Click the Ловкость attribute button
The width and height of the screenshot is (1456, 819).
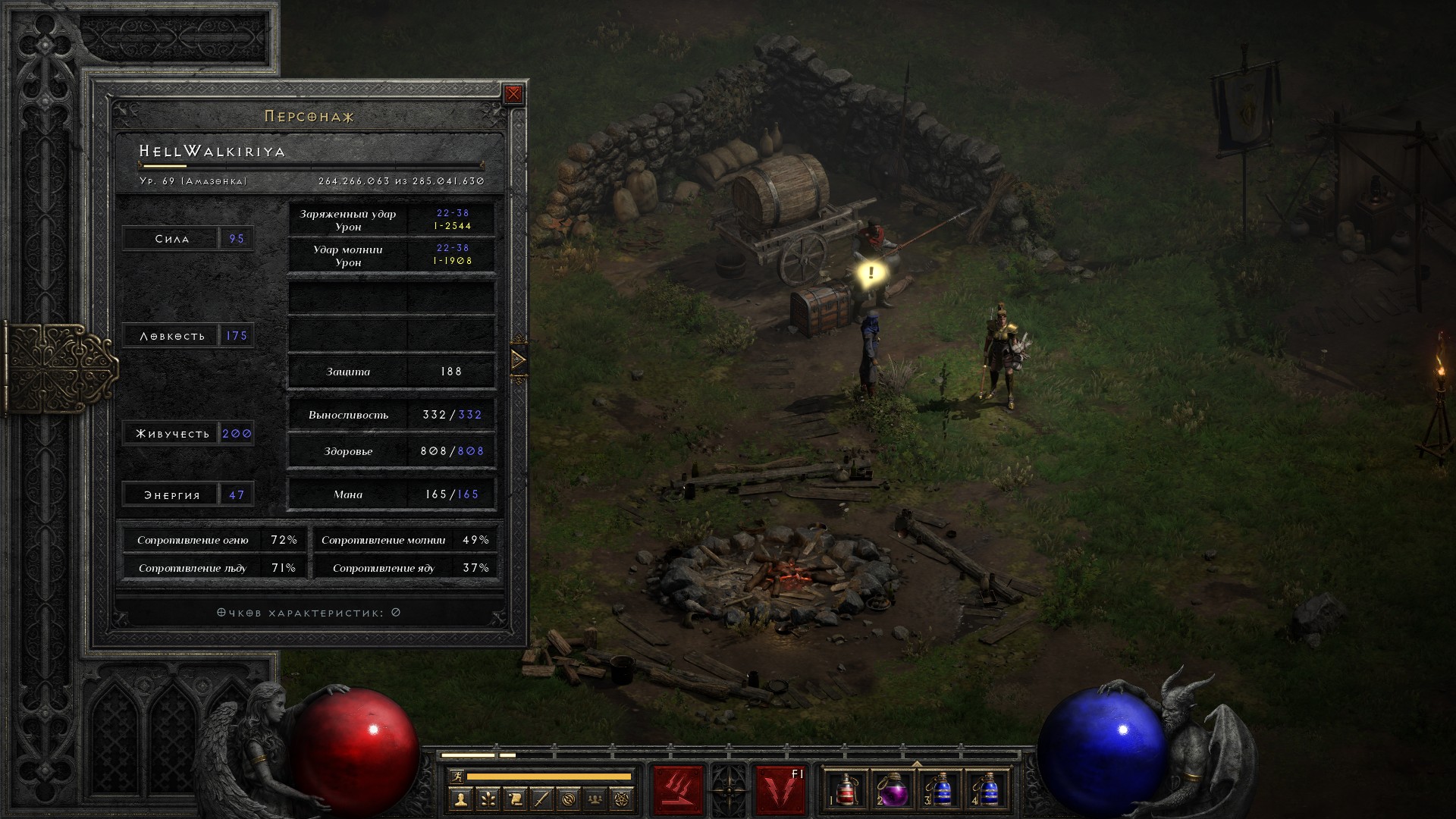pyautogui.click(x=172, y=336)
